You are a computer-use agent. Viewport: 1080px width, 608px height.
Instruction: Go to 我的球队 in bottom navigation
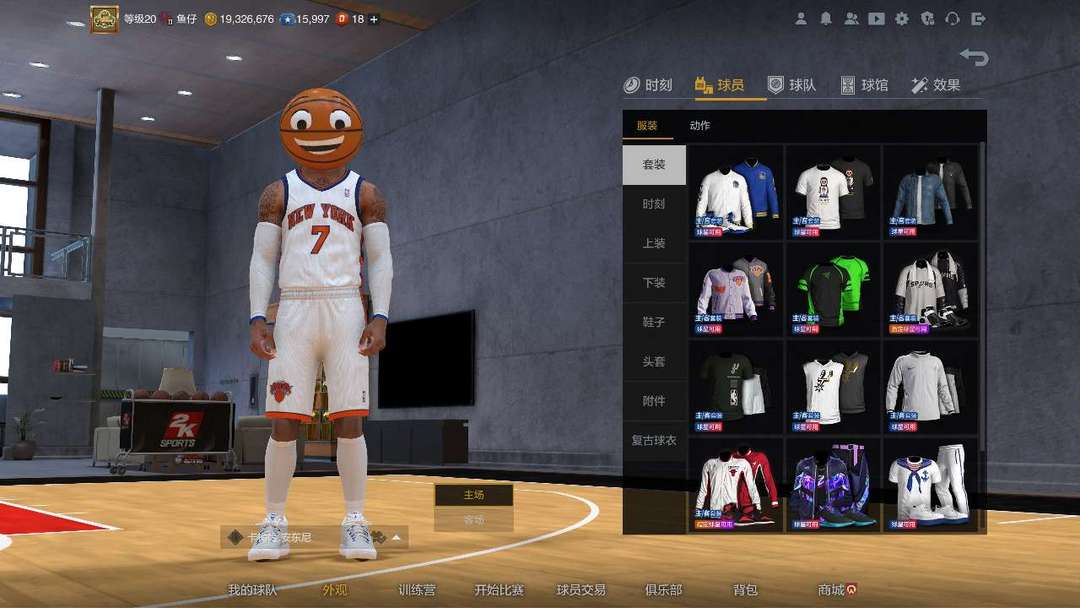252,590
